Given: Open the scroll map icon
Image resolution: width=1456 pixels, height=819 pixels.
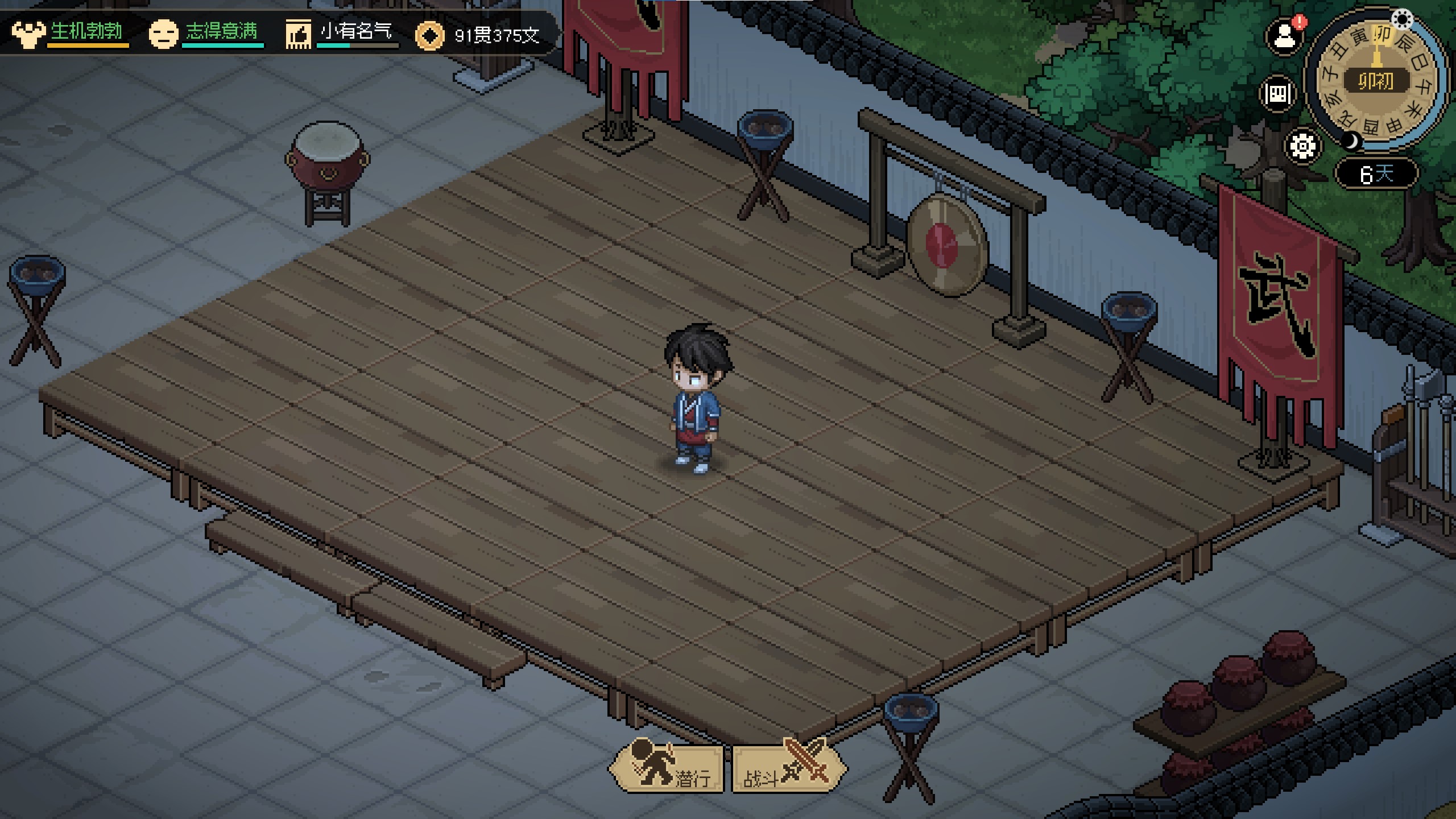Looking at the screenshot, I should point(1279,94).
